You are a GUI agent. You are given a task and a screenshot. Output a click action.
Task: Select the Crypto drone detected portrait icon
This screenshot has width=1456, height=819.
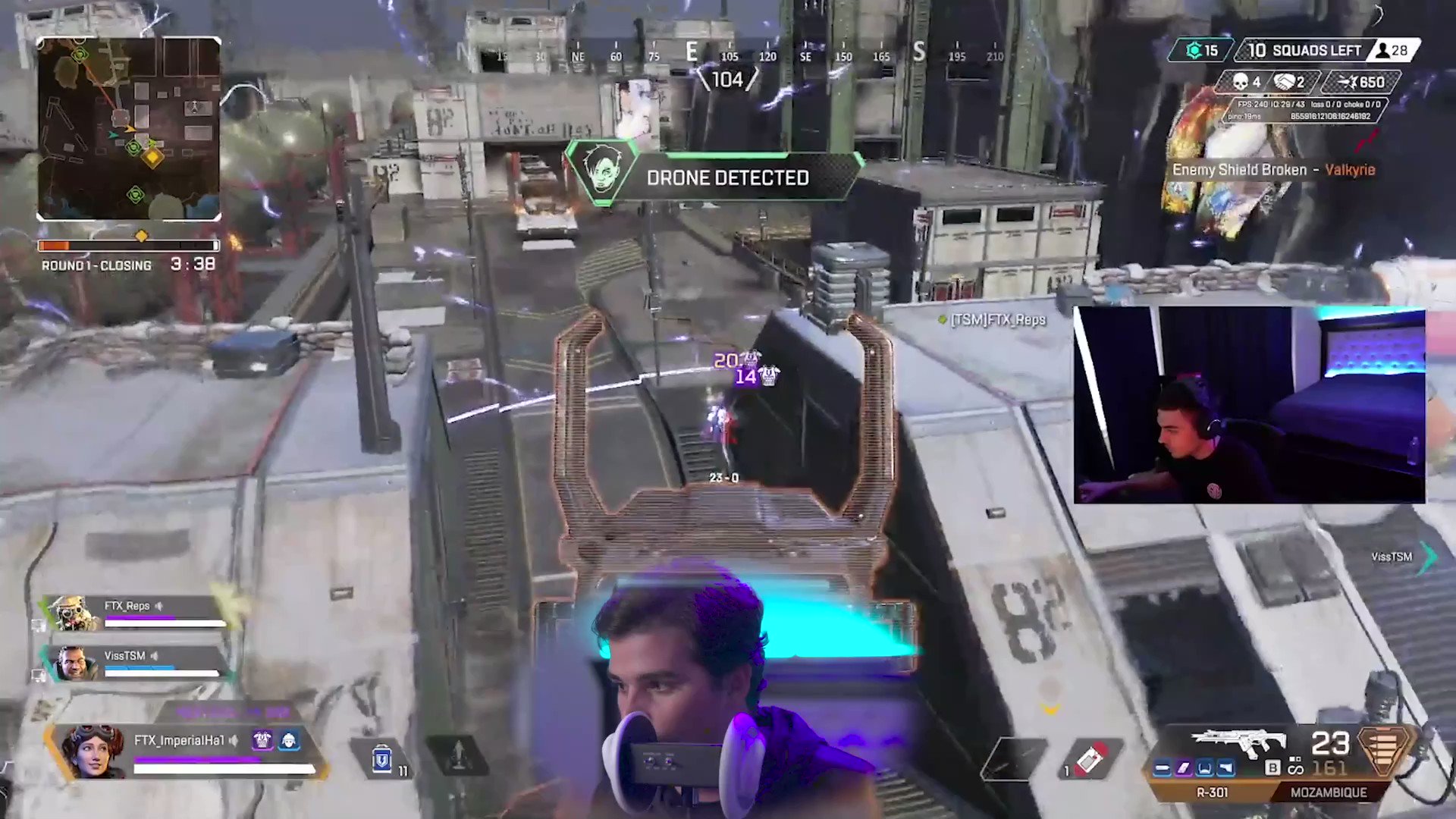[x=601, y=171]
